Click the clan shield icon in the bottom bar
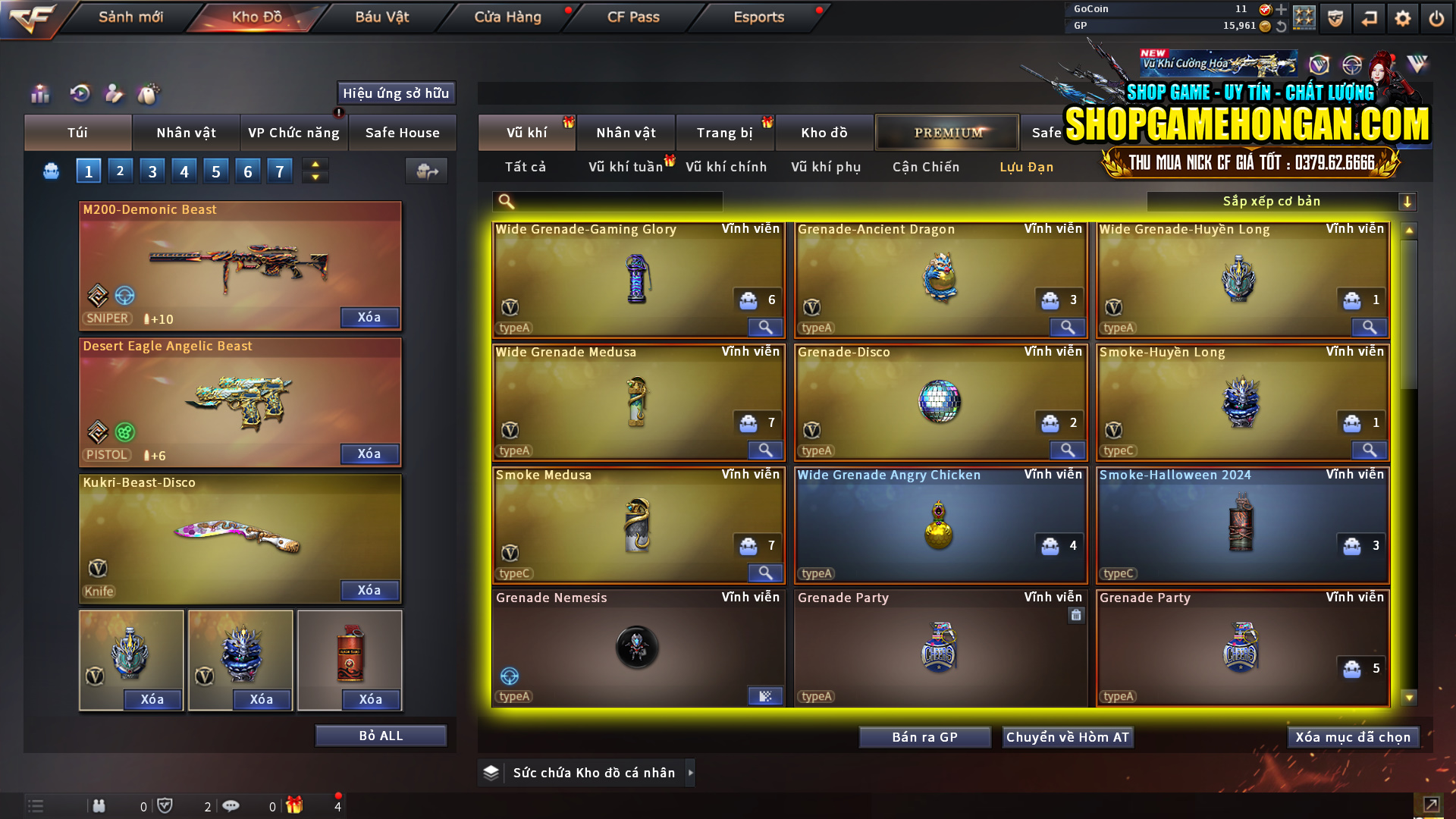1456x819 pixels. [x=165, y=805]
